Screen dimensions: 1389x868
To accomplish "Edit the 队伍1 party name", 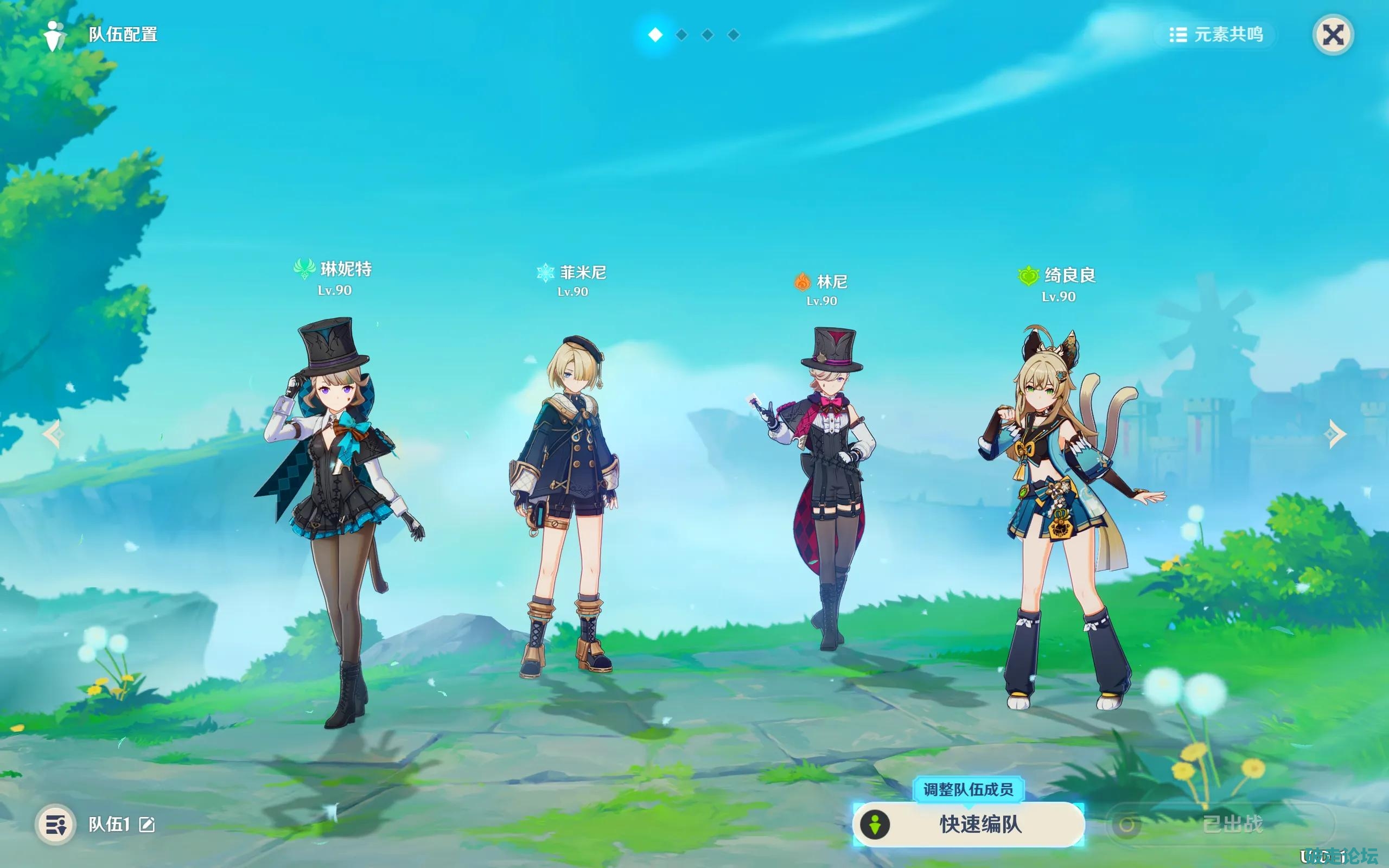I will [147, 825].
